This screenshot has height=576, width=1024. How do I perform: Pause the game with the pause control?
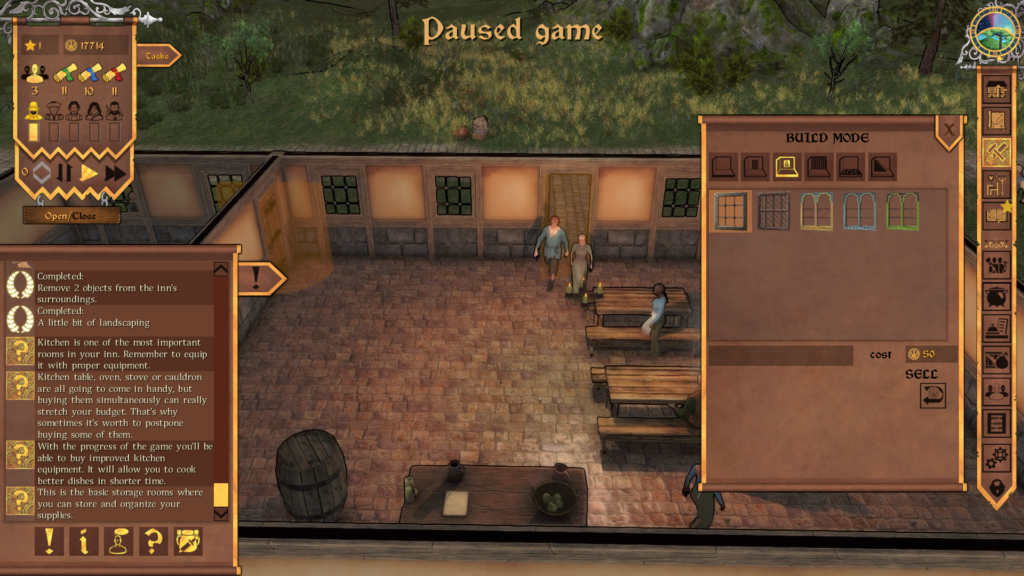coord(64,172)
